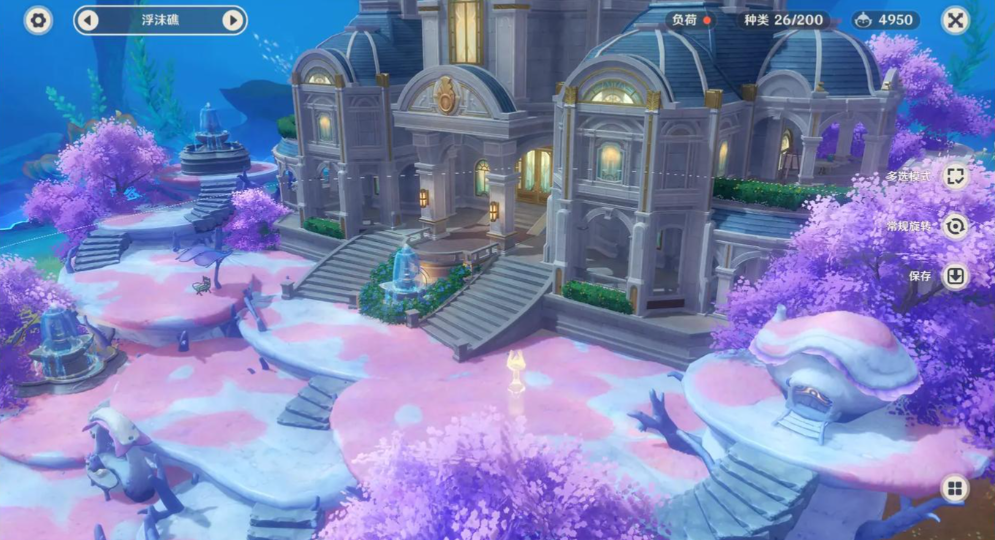Close the editing mode with X

[x=955, y=20]
